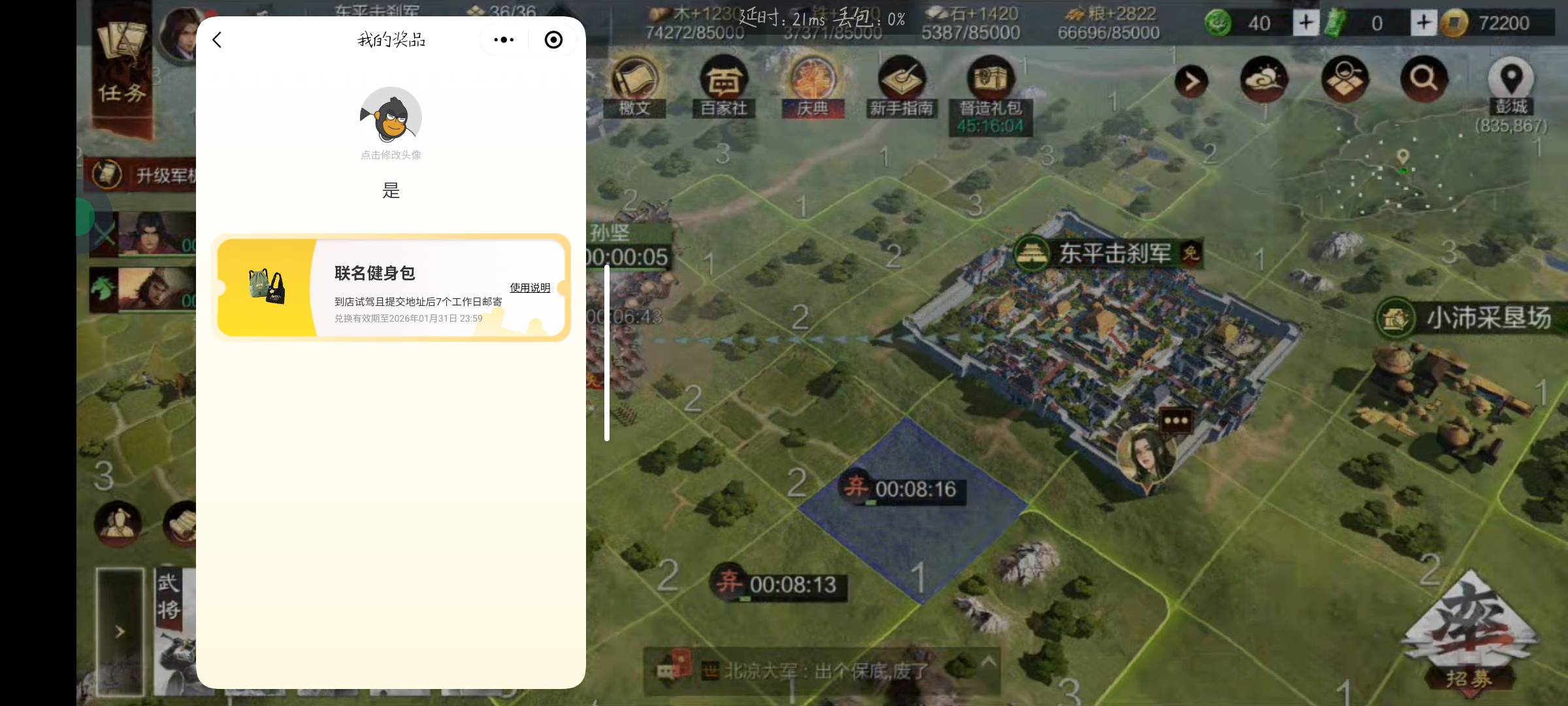The image size is (1568, 706).
Task: Tap the avatar to change profile picture
Action: point(391,117)
